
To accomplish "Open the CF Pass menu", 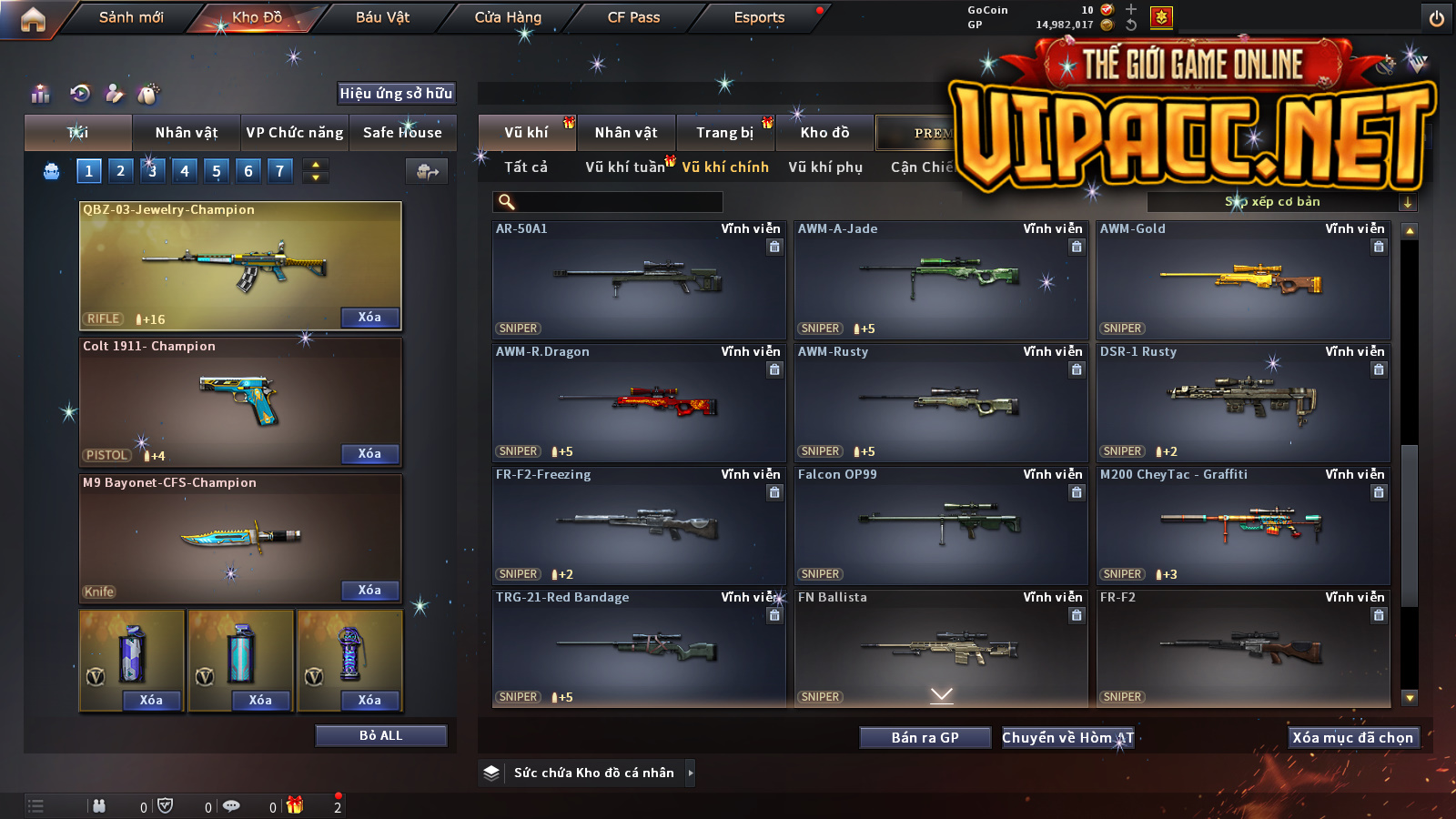I will [x=633, y=17].
